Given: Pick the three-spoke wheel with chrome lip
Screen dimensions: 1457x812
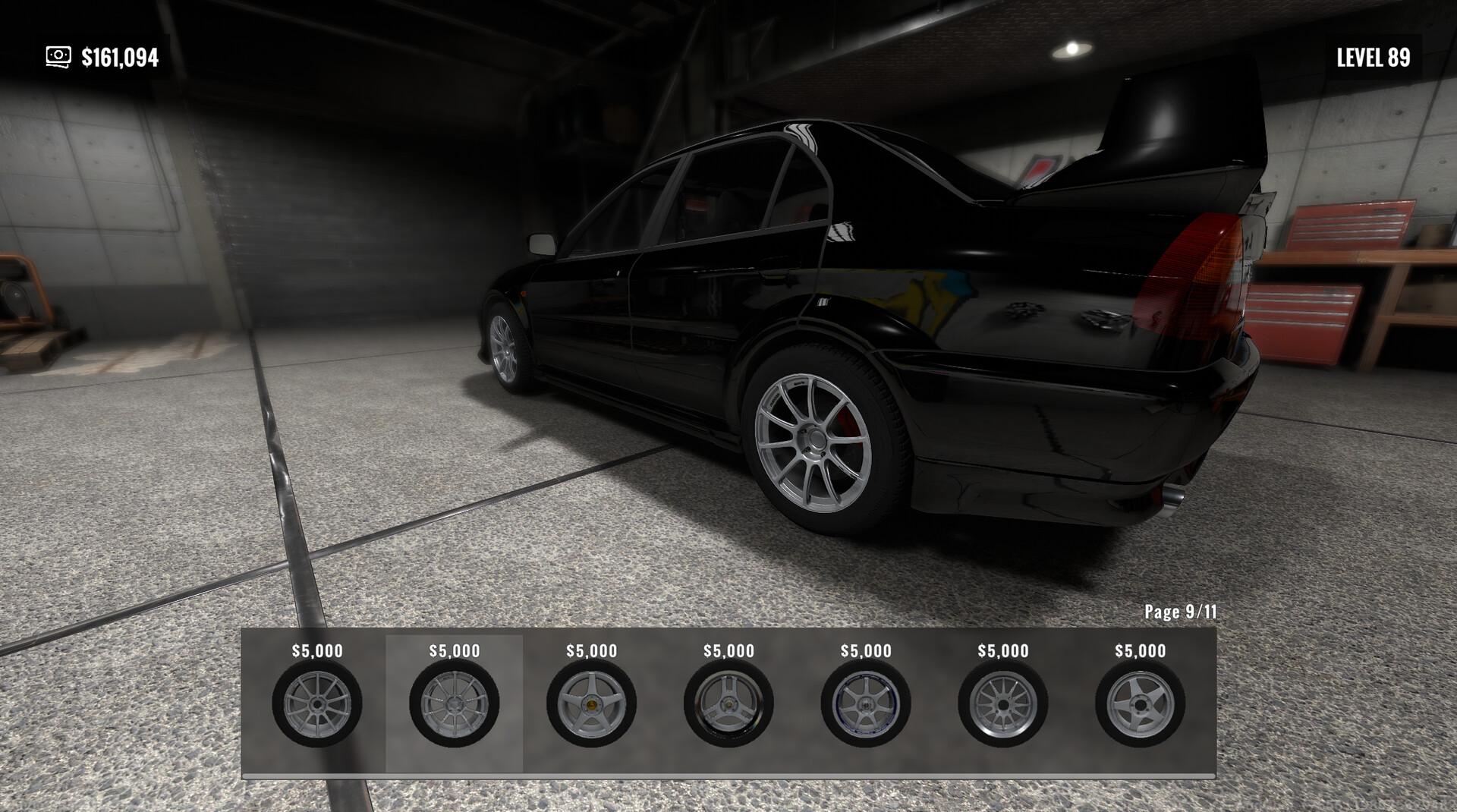Looking at the screenshot, I should tap(728, 703).
